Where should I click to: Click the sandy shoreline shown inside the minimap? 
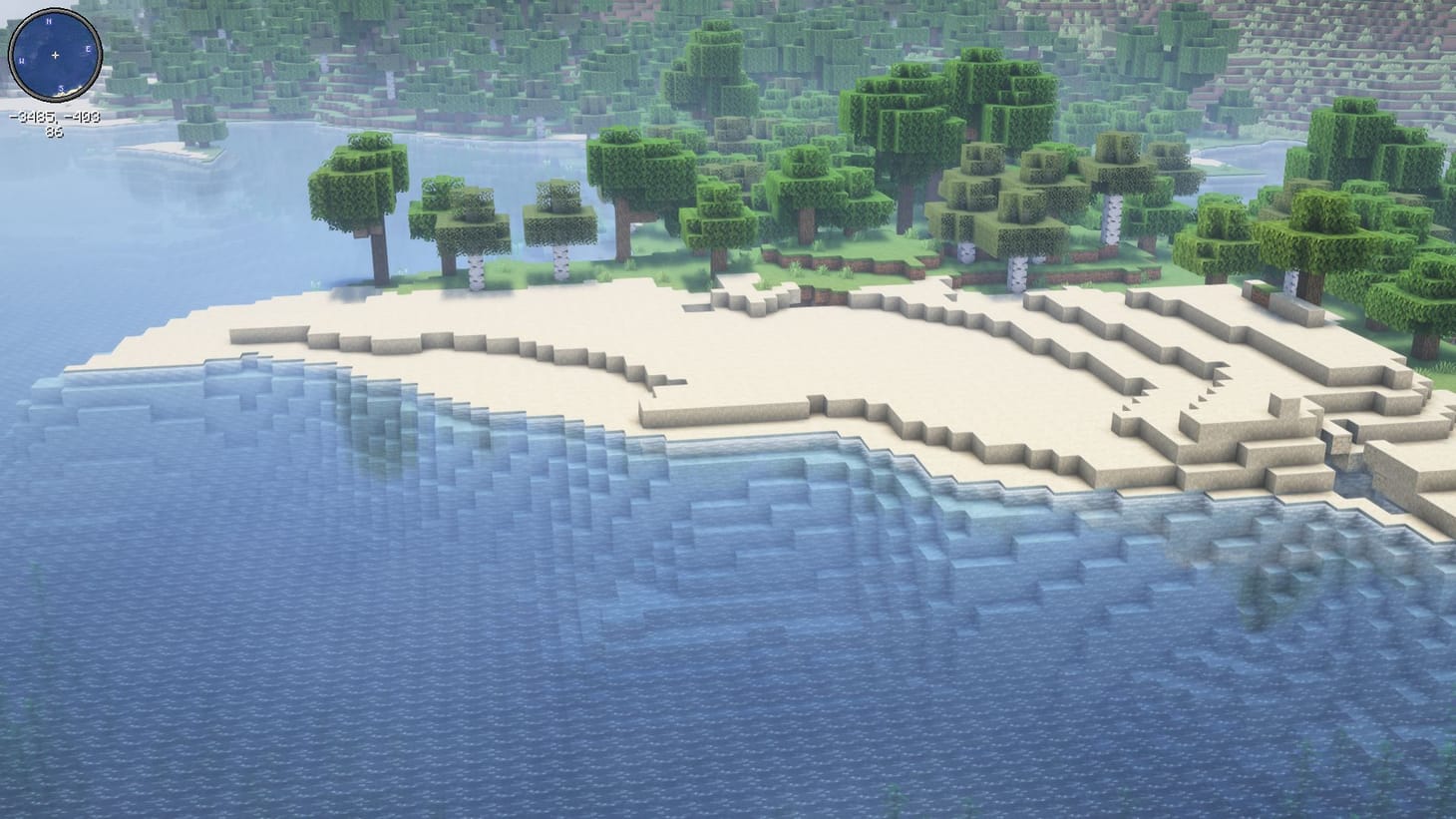72,92
